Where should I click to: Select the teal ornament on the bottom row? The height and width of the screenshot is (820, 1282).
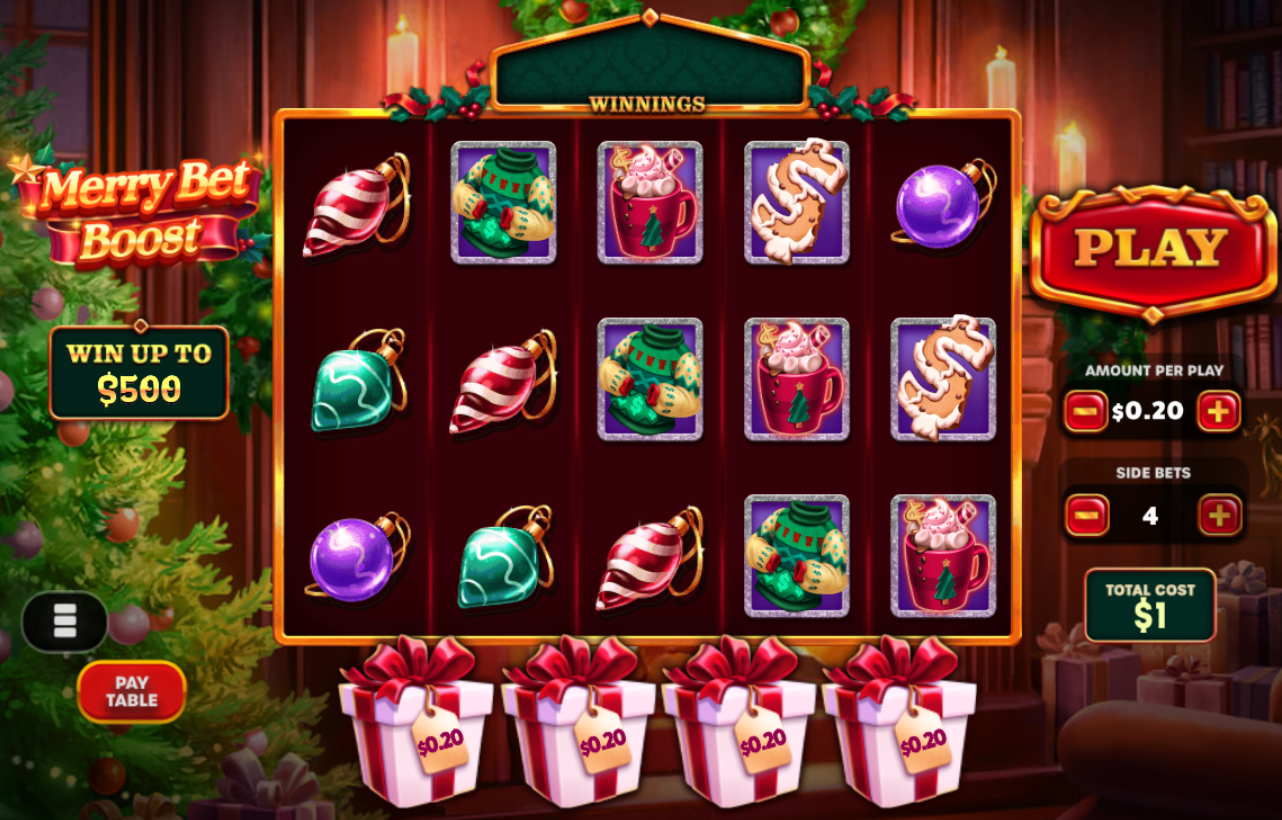pos(503,558)
